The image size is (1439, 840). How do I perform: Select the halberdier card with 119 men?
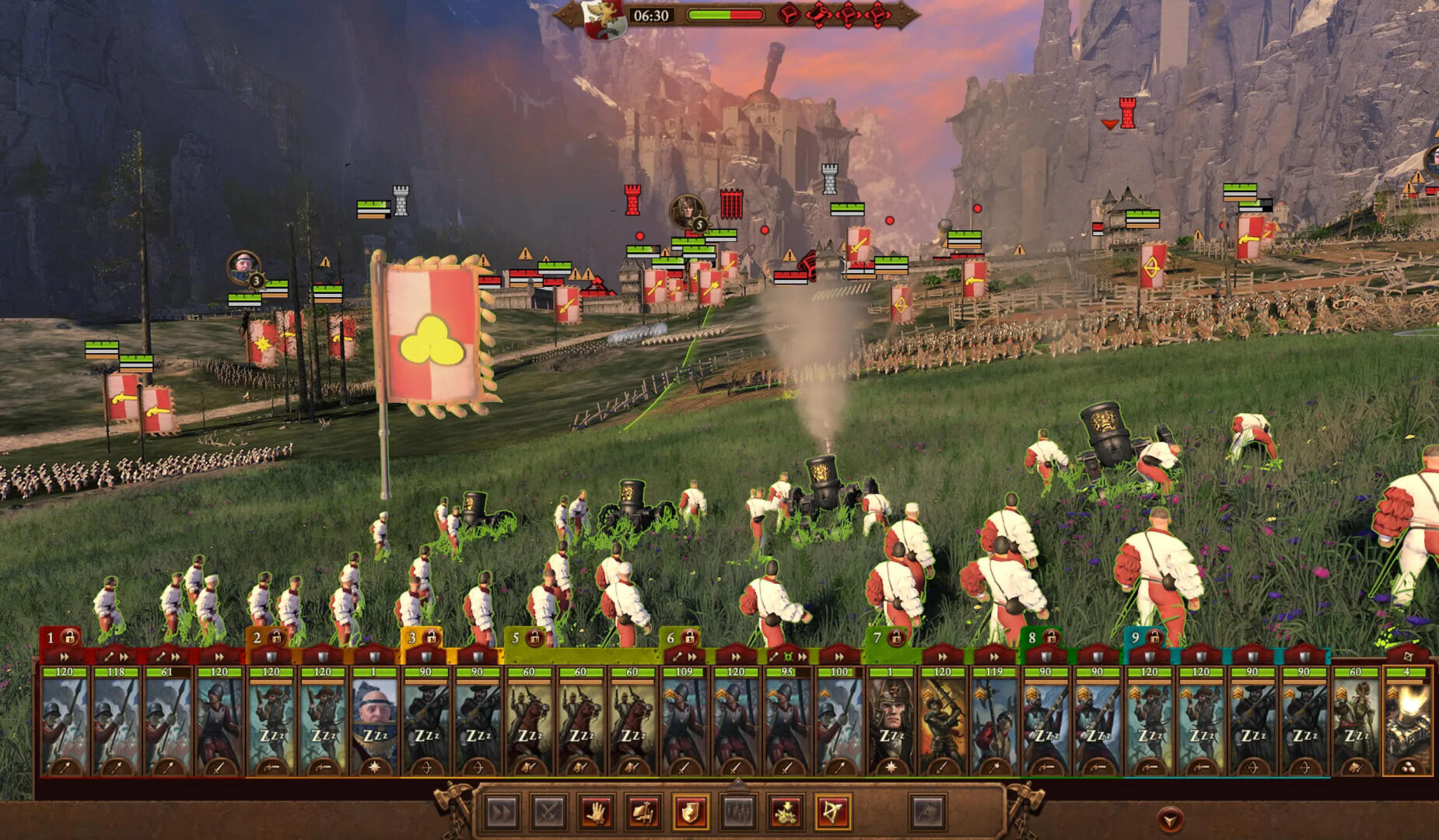coord(994,723)
